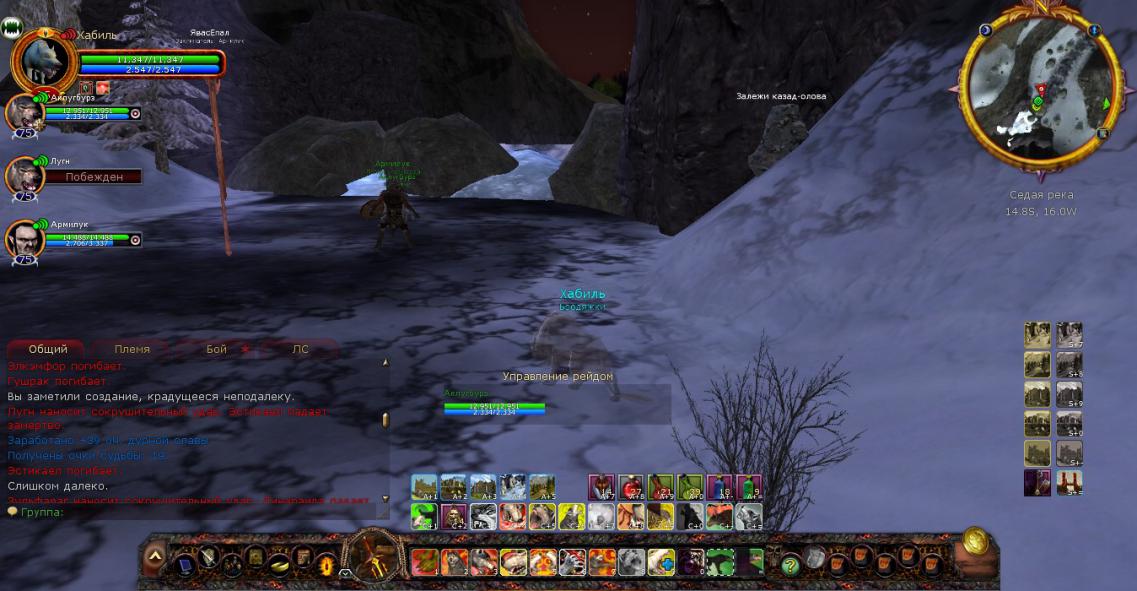Screen dimensions: 1137x591
Task: Target party member Армилук's portrait
Action: click(23, 240)
